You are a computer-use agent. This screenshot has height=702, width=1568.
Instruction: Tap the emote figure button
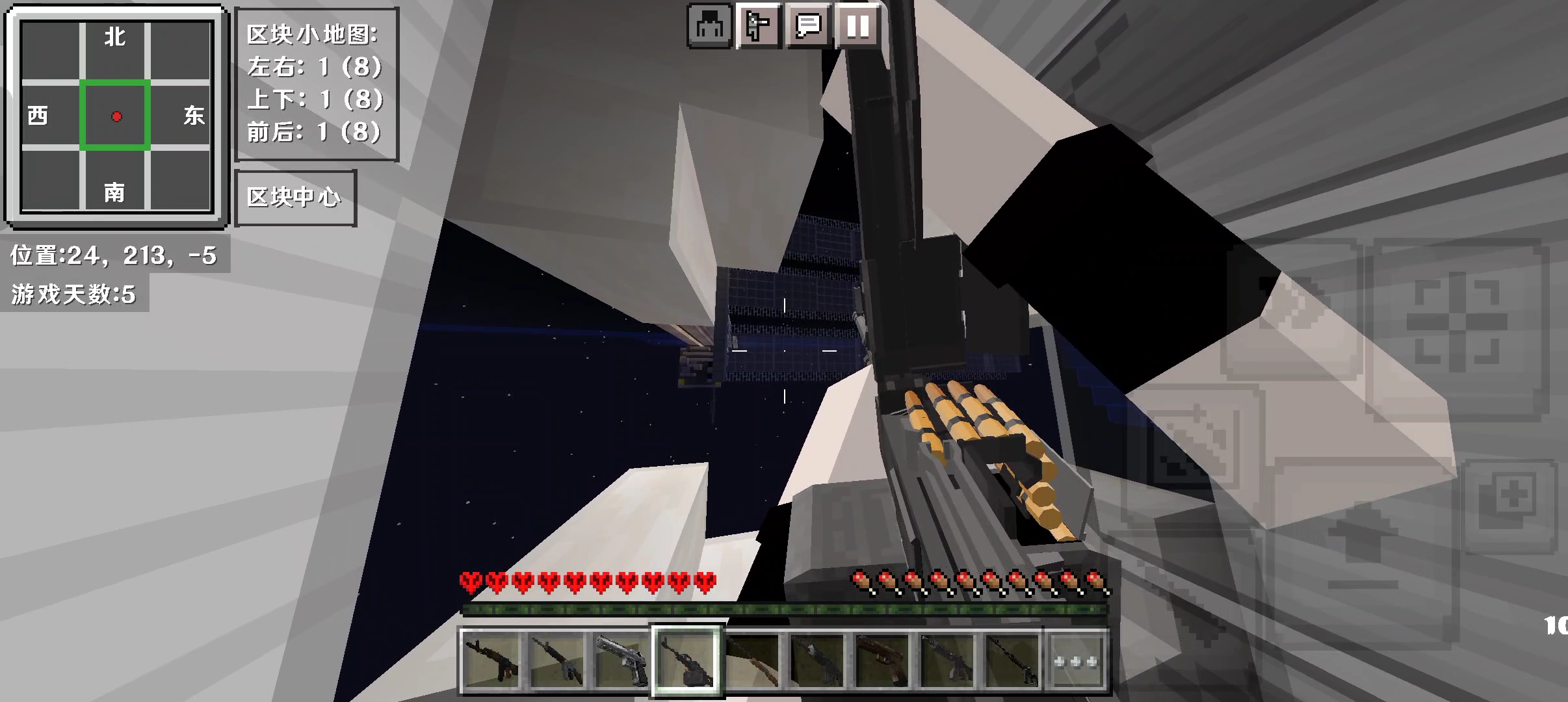pyautogui.click(x=758, y=27)
